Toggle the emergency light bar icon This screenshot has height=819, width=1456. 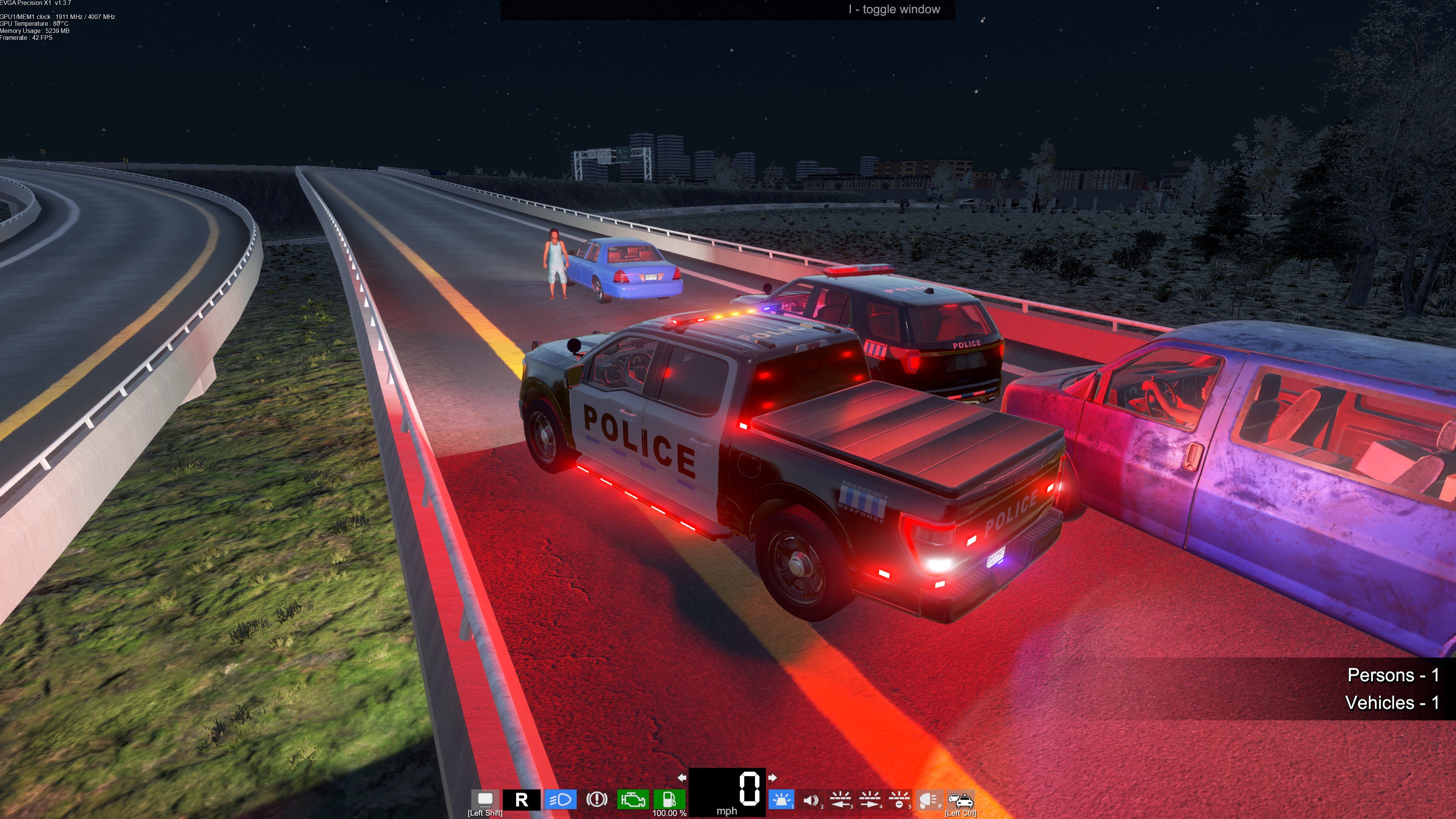pos(782,800)
